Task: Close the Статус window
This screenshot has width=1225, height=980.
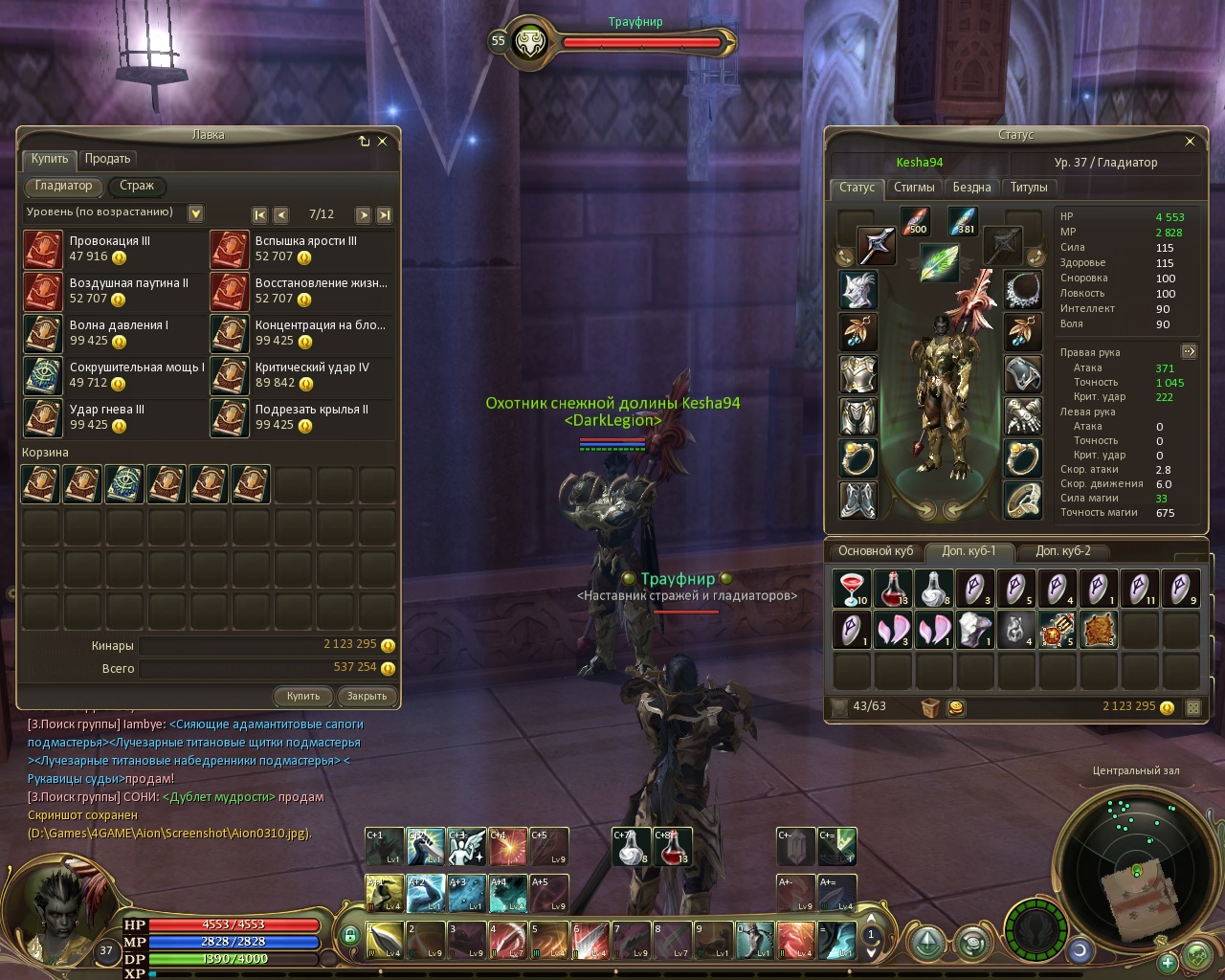Action: click(x=1190, y=141)
